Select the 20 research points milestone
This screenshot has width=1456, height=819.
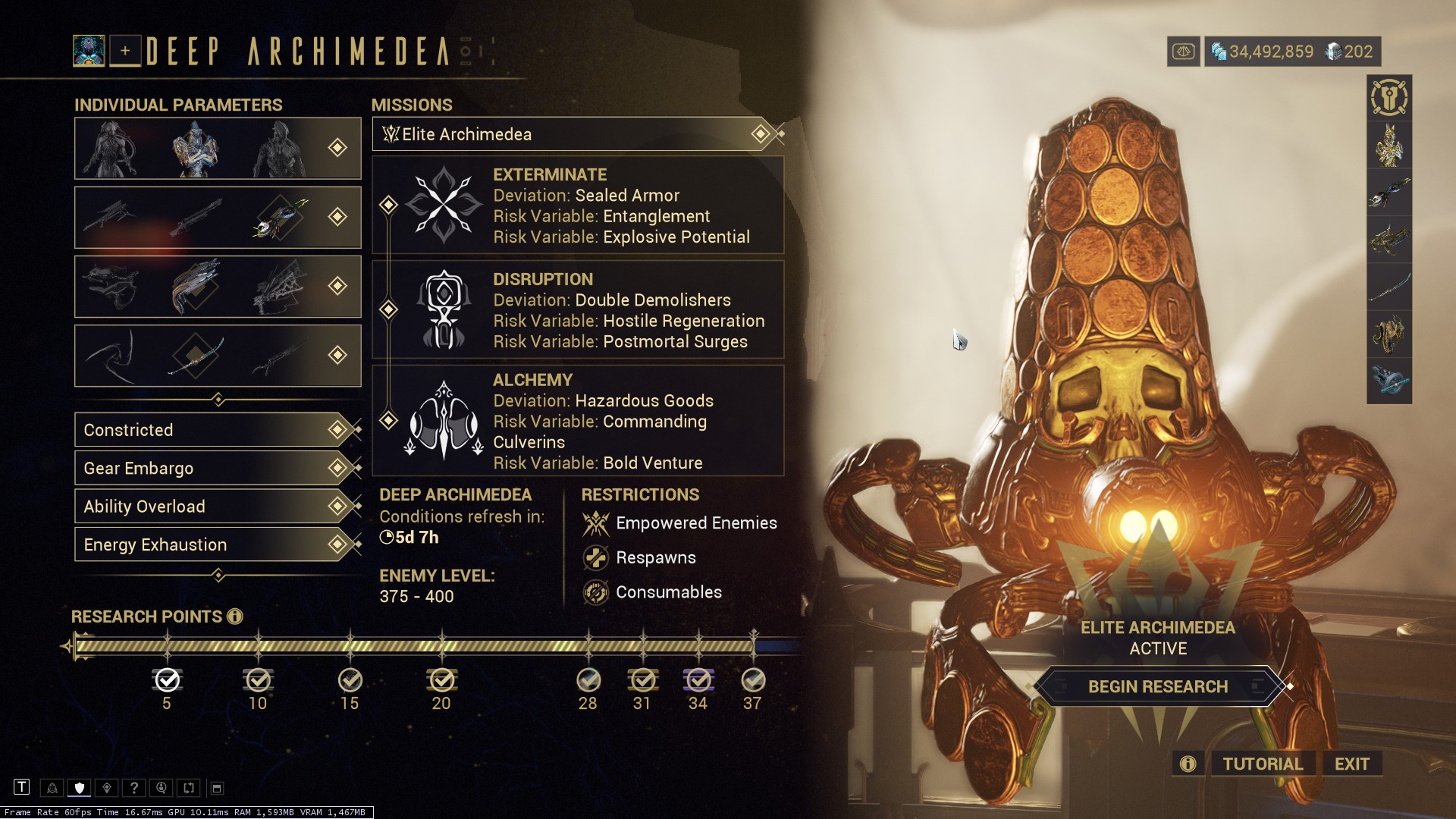[x=441, y=680]
